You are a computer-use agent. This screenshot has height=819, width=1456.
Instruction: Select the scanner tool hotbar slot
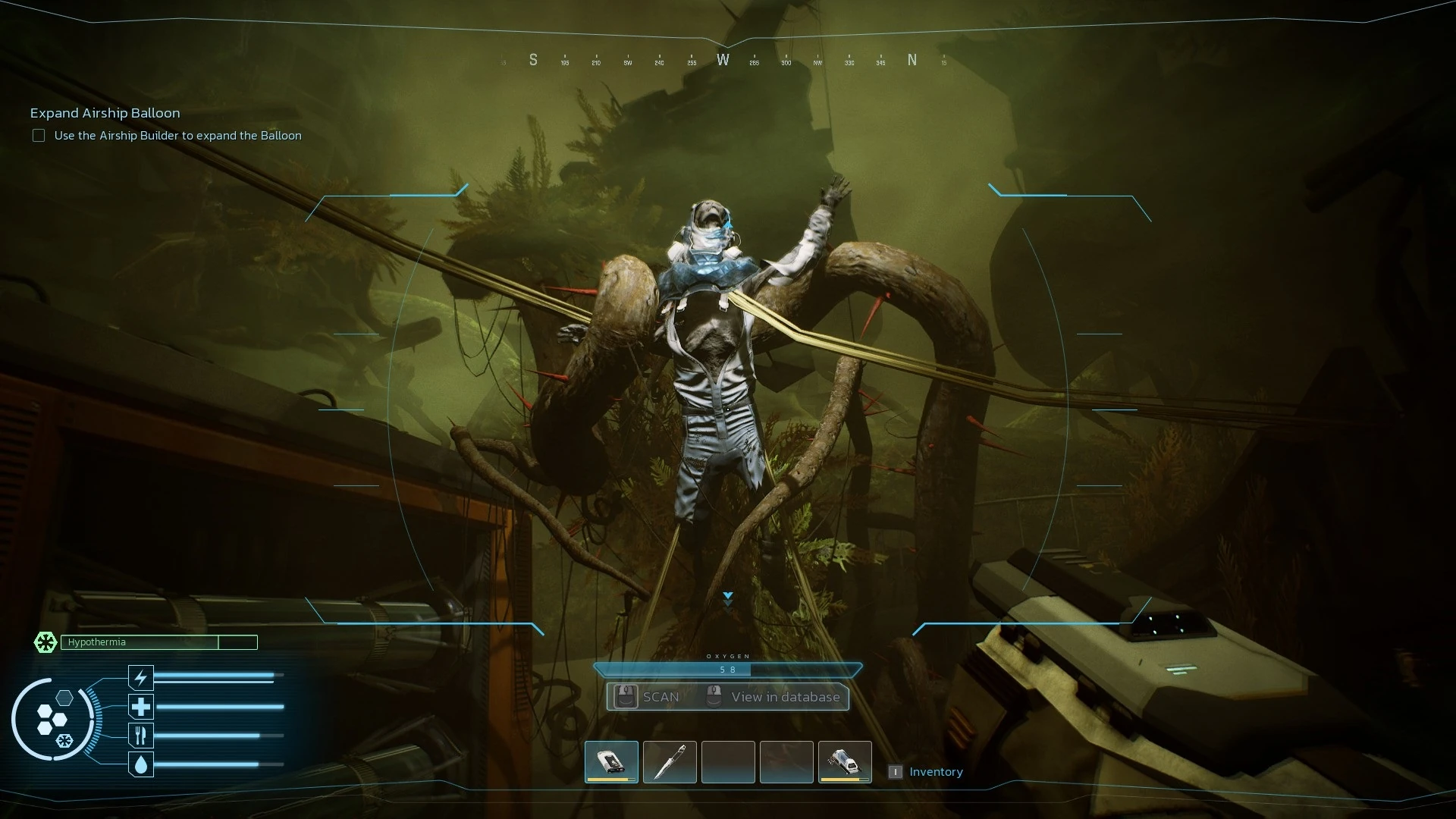click(611, 761)
